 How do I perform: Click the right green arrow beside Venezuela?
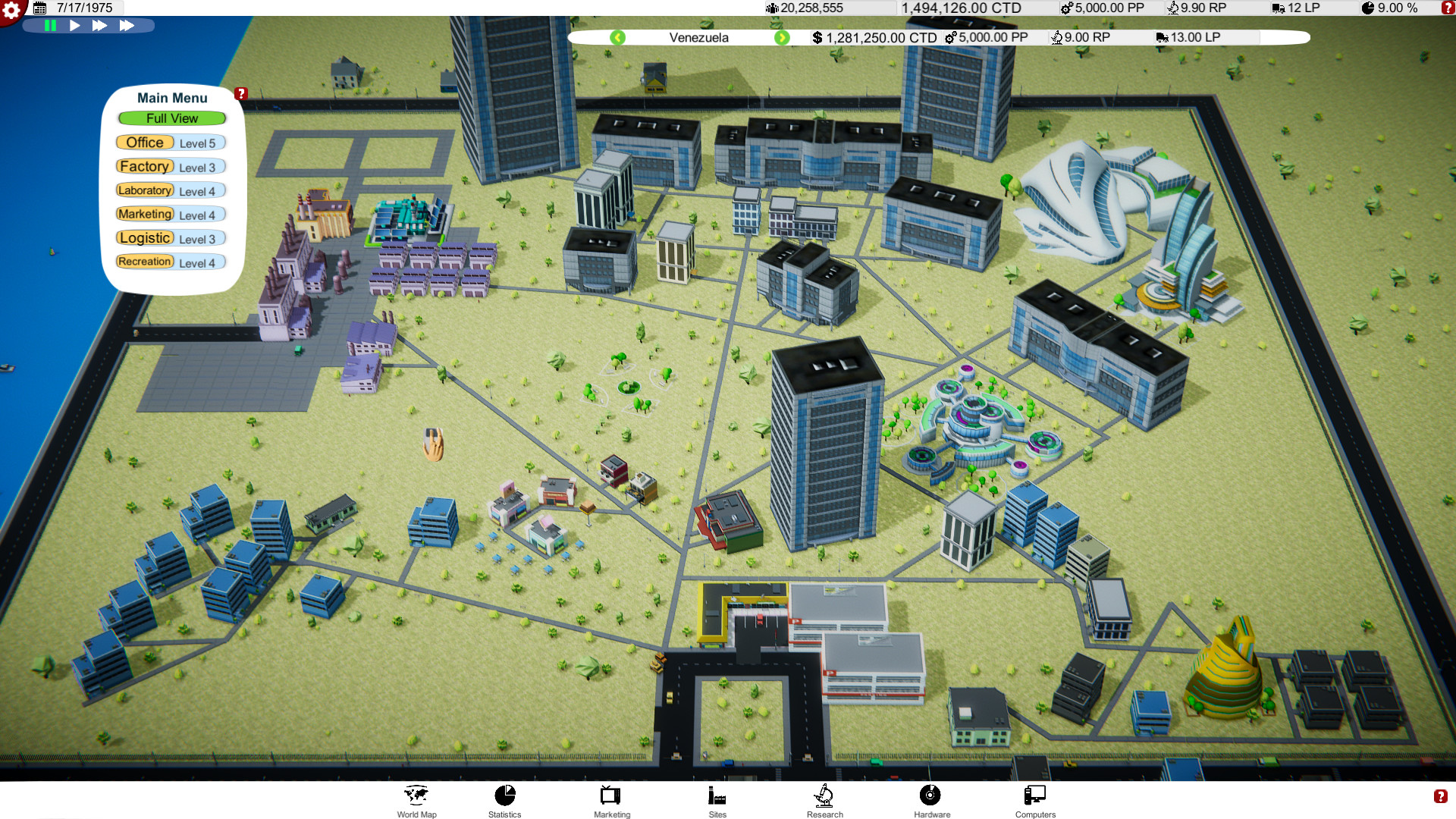click(x=783, y=37)
